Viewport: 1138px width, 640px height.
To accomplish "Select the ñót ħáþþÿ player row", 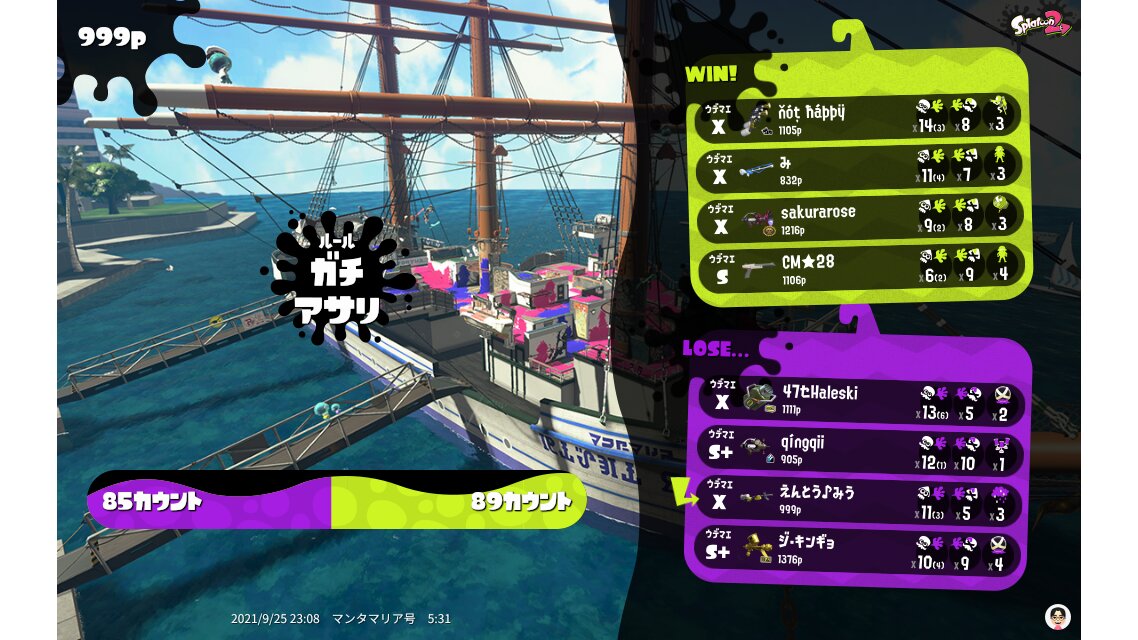I will coord(860,118).
